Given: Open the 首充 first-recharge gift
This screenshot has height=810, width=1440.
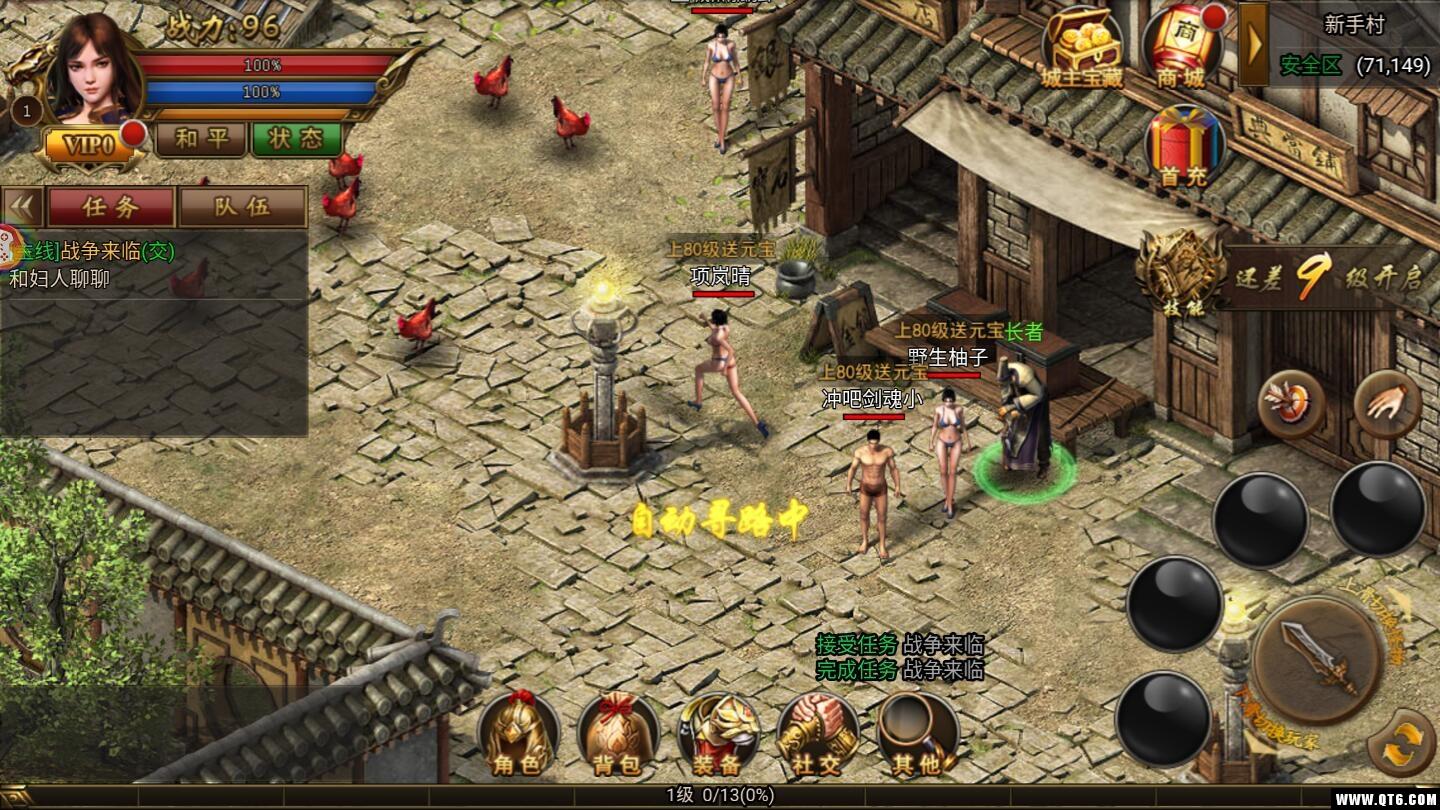Looking at the screenshot, I should [x=1184, y=147].
